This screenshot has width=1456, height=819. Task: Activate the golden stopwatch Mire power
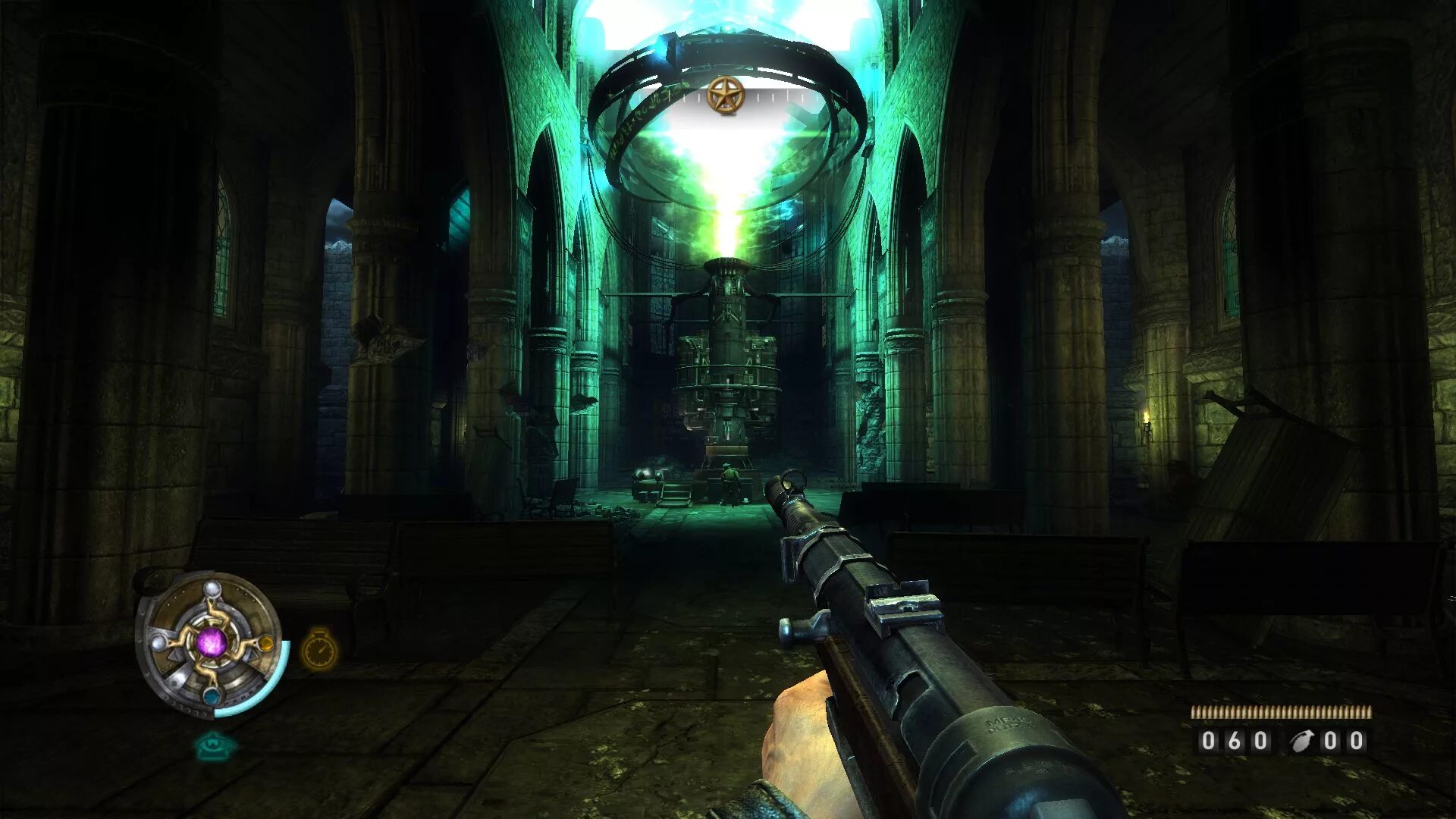pos(319,650)
